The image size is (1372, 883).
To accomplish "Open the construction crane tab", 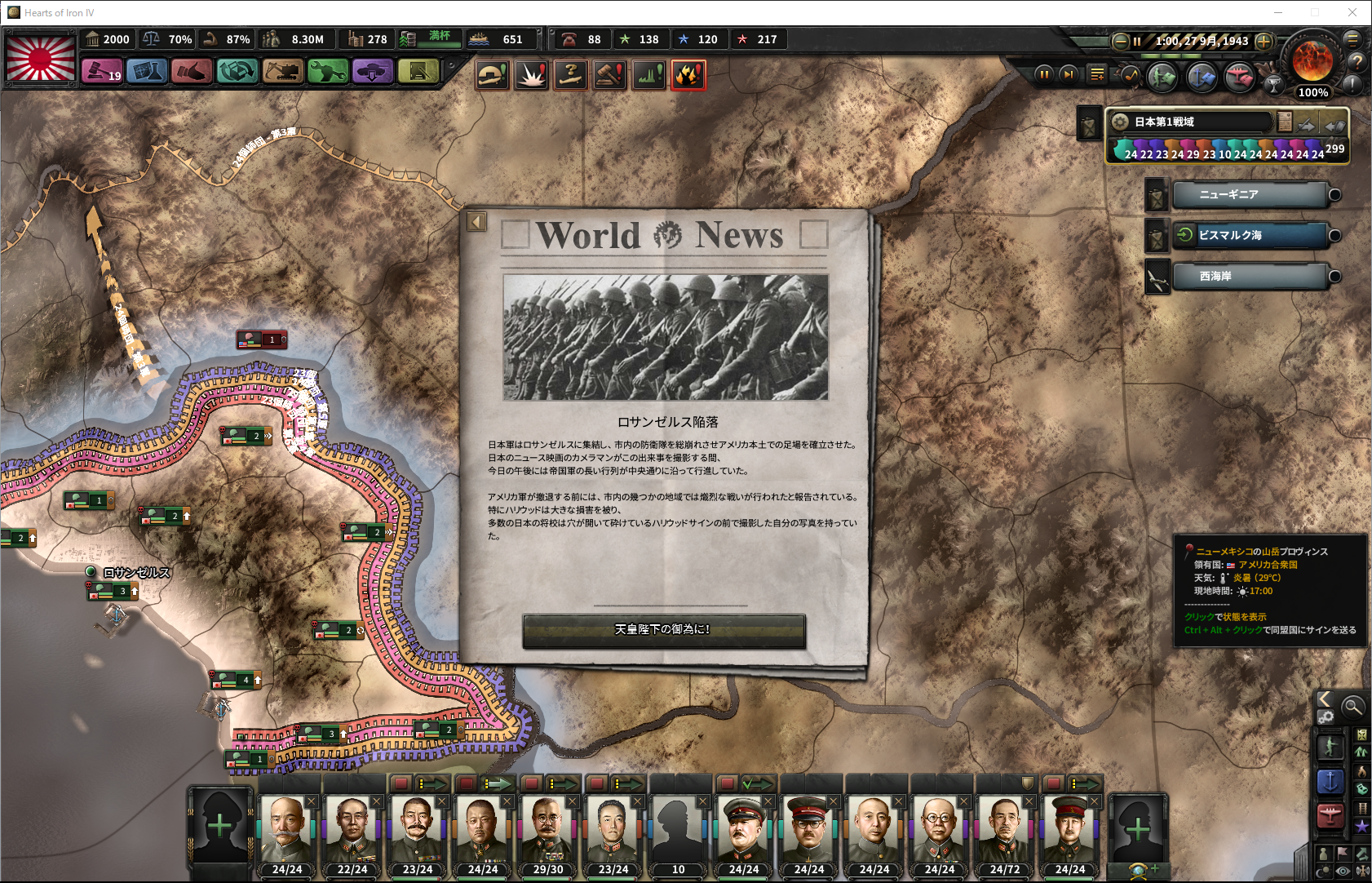I will (282, 72).
